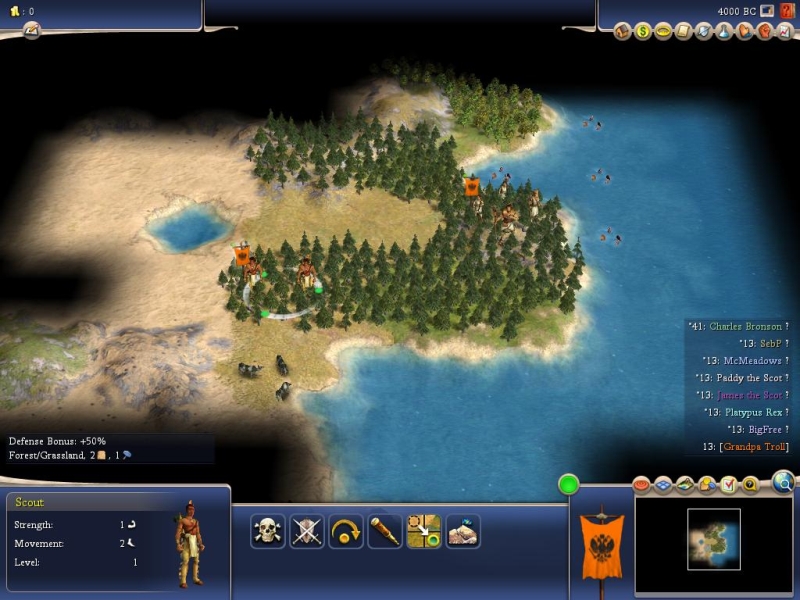
Task: Open the Civics advisor gold ring icon
Action: pyautogui.click(x=663, y=31)
